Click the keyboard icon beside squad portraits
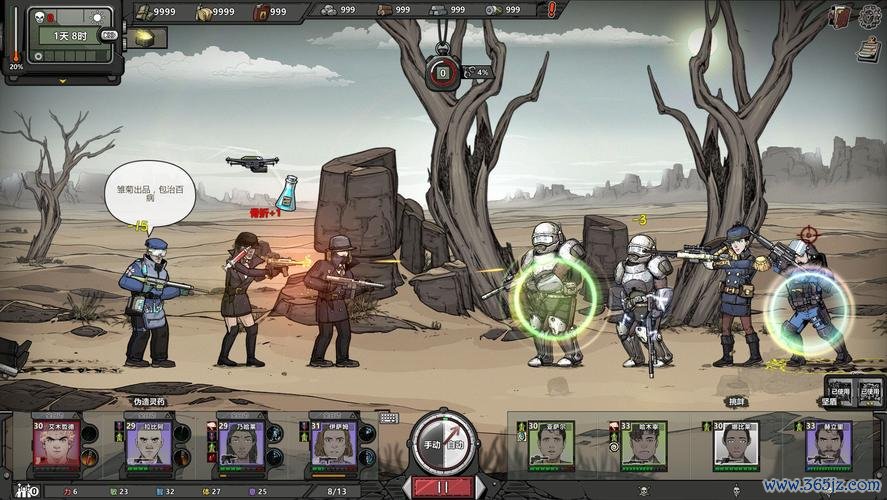The width and height of the screenshot is (887, 500). pos(388,418)
